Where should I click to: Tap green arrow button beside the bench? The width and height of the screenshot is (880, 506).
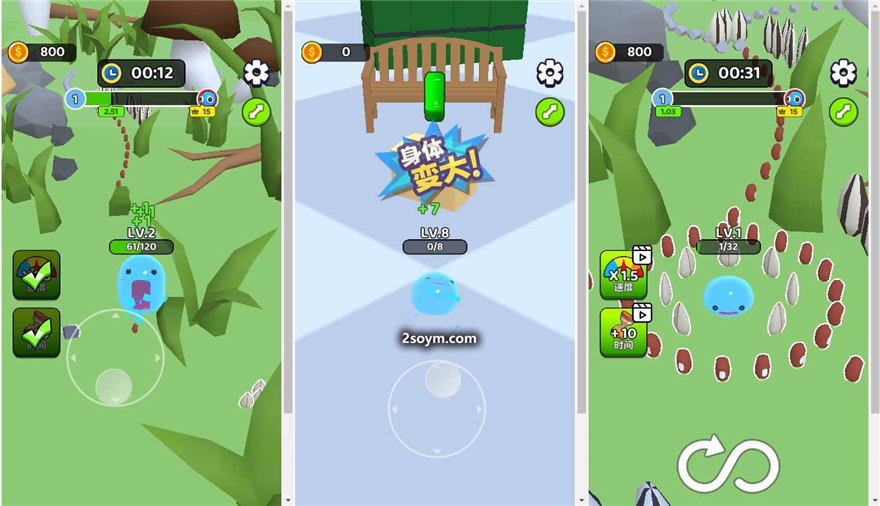(x=550, y=111)
